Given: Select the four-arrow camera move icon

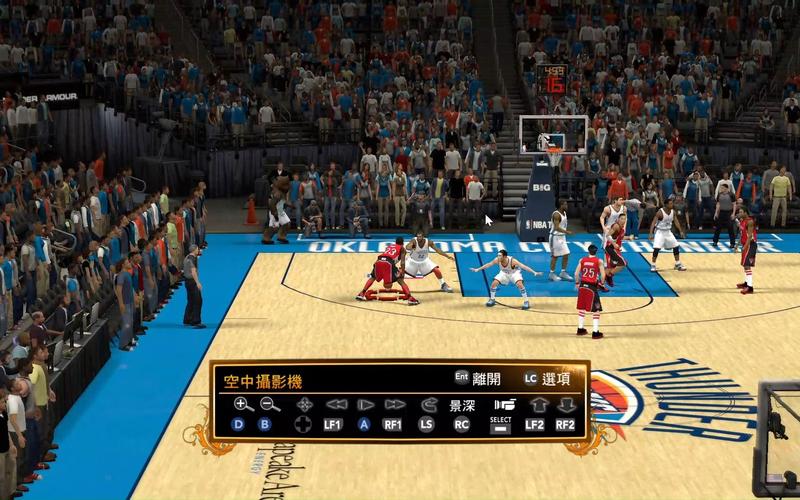Looking at the screenshot, I should point(304,405).
